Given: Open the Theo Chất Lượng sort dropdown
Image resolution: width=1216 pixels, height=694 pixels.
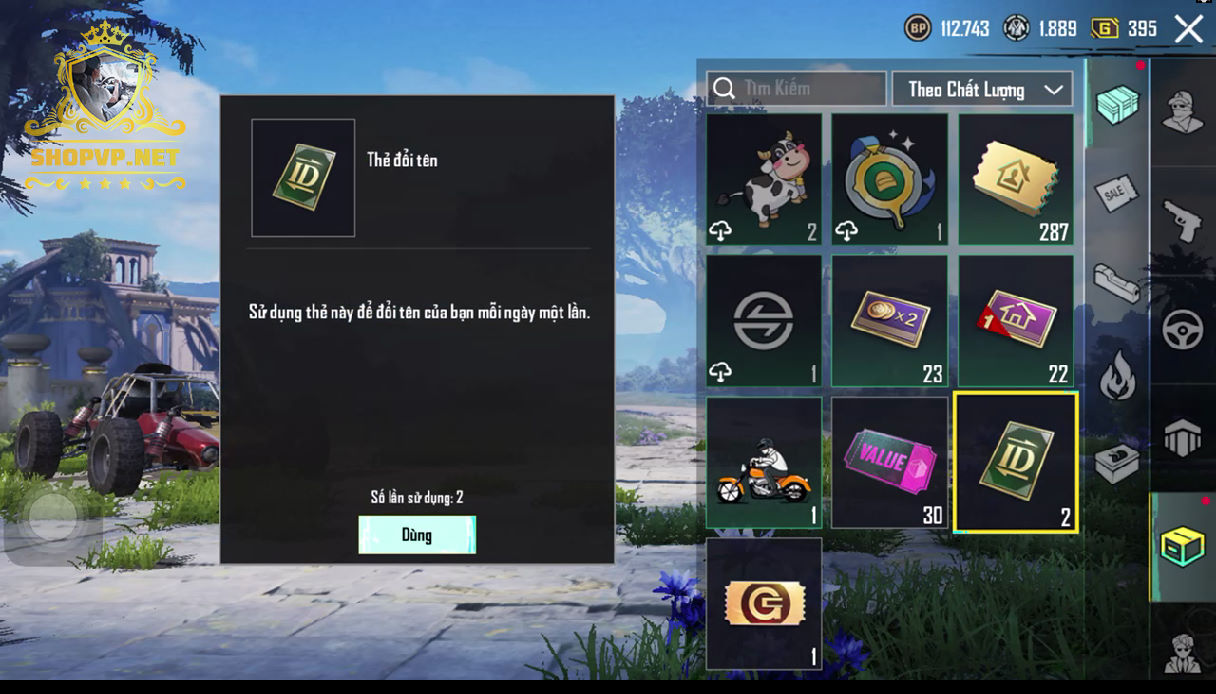Looking at the screenshot, I should [982, 89].
